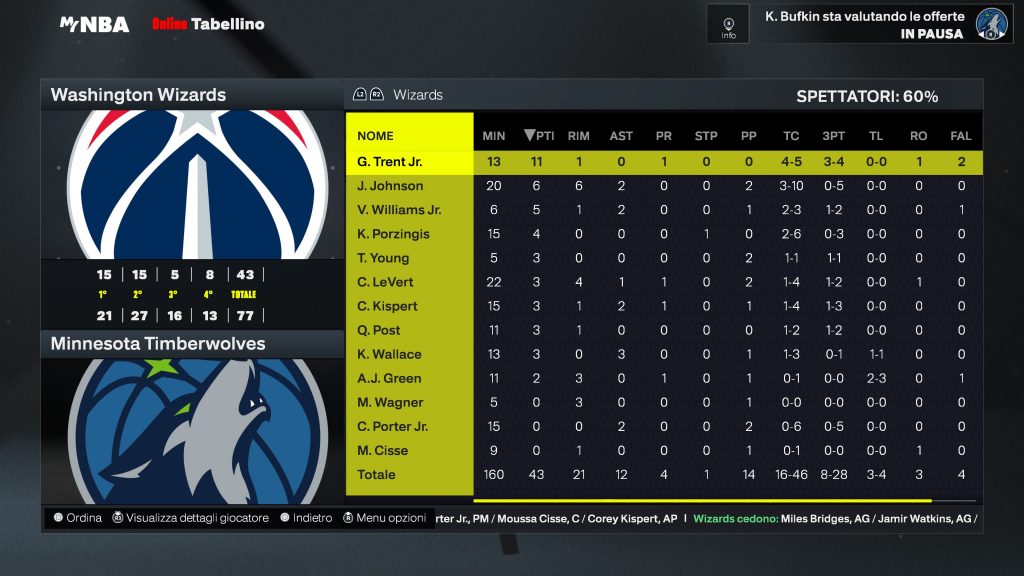Select M. Wagner player row
The width and height of the screenshot is (1024, 576).
pyautogui.click(x=390, y=402)
